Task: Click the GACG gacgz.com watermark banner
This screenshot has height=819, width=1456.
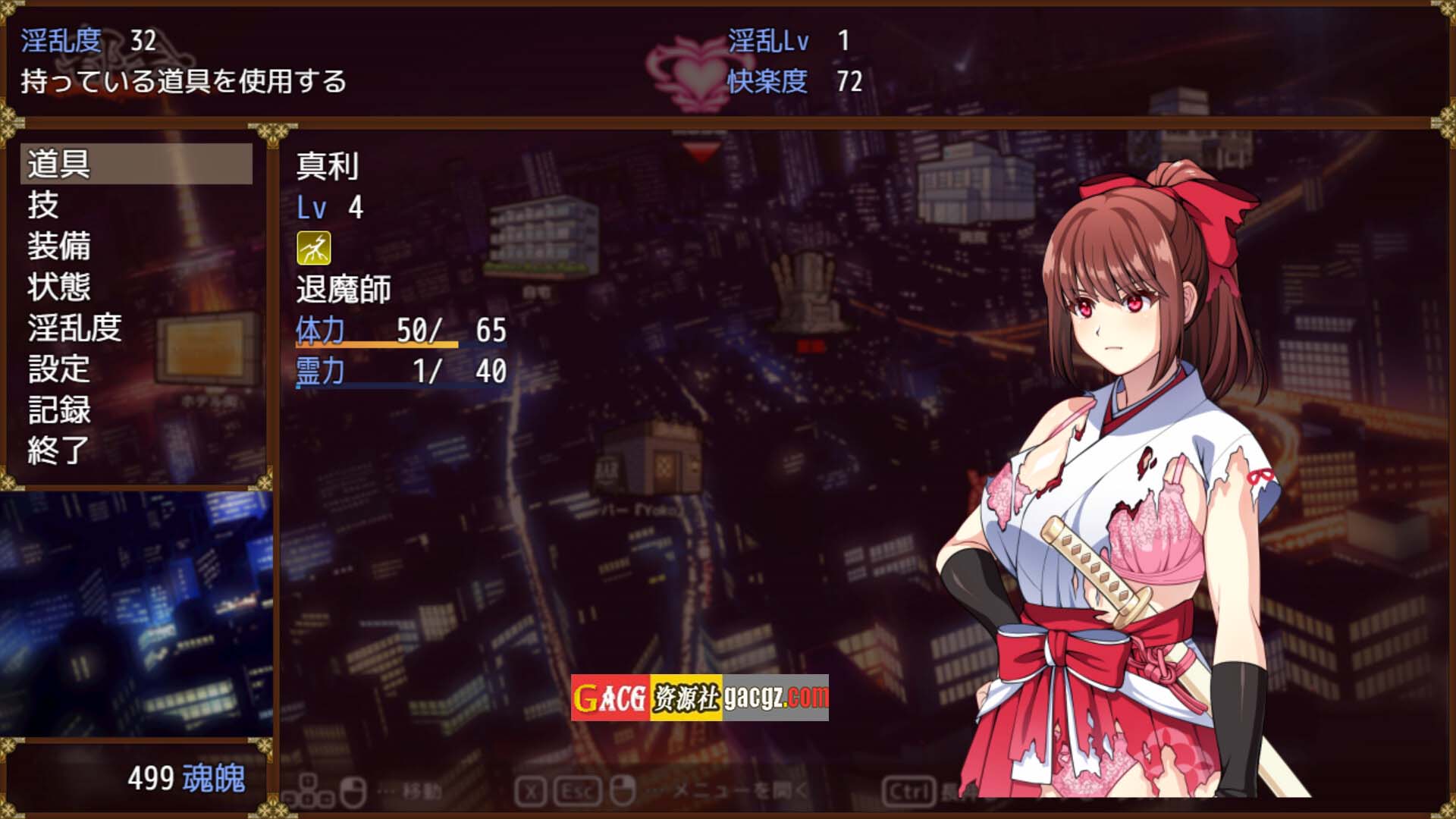Action: (x=699, y=697)
